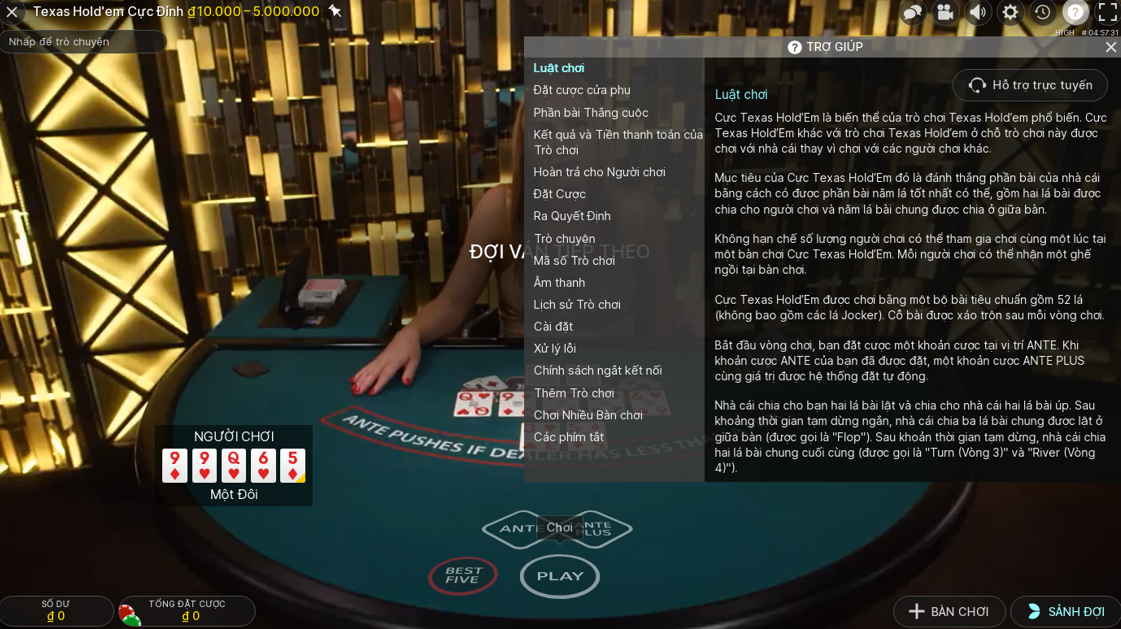
Task: Enter fullscreen mode
Action: point(1107,12)
